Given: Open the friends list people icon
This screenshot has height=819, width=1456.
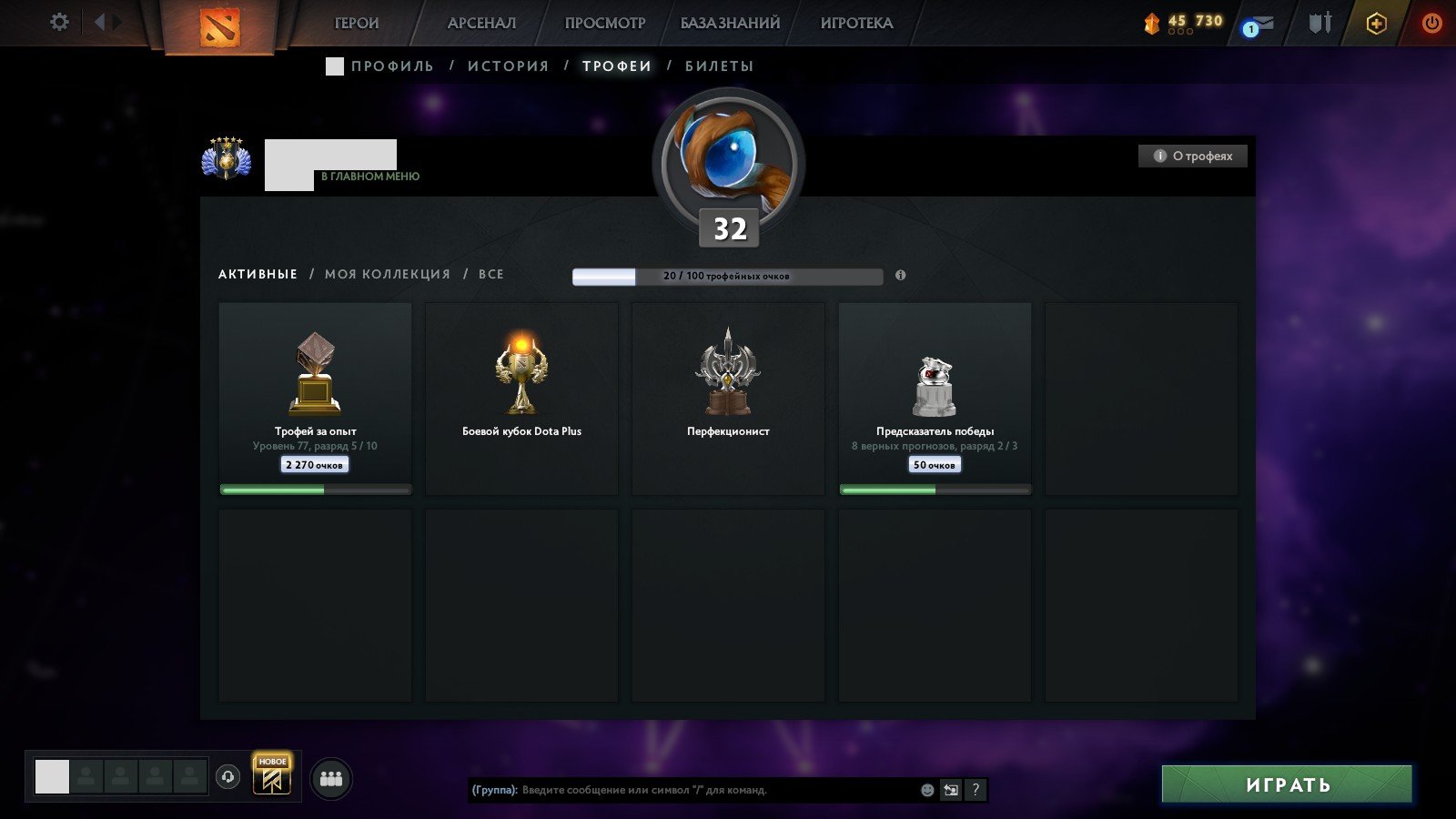Looking at the screenshot, I should [332, 776].
